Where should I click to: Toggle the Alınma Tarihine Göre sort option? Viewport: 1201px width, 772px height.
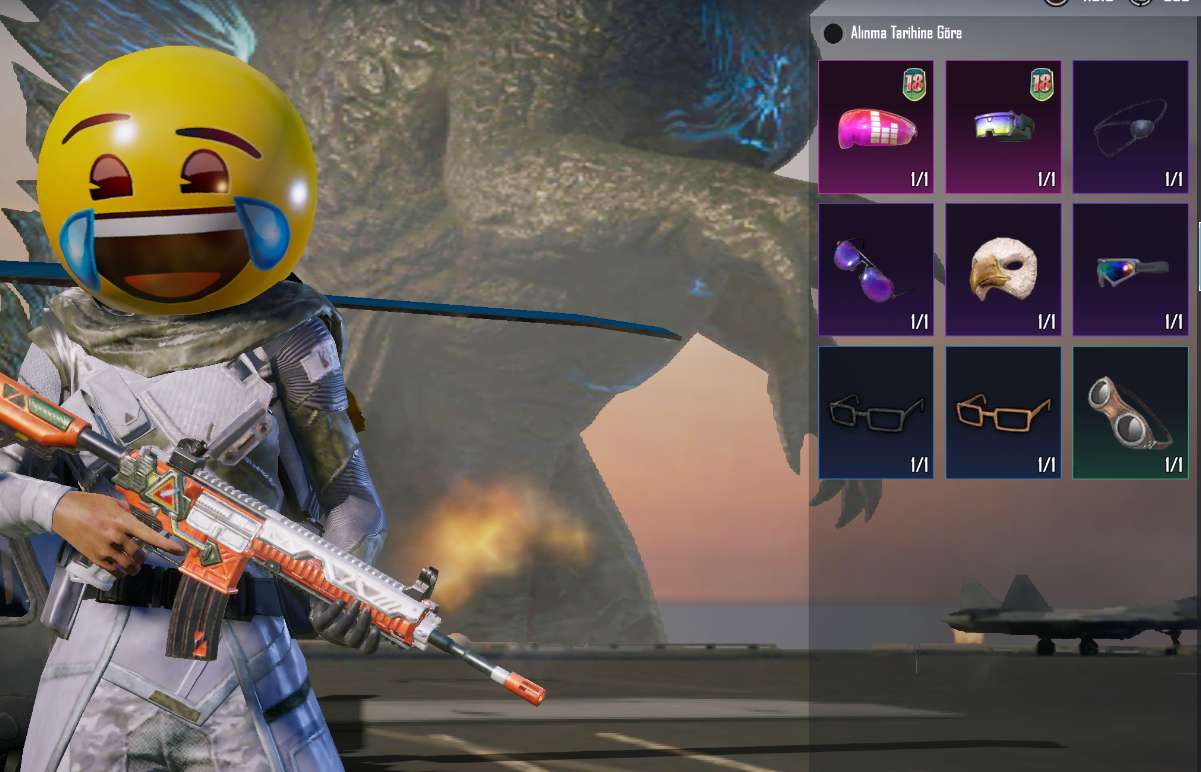(x=834, y=34)
